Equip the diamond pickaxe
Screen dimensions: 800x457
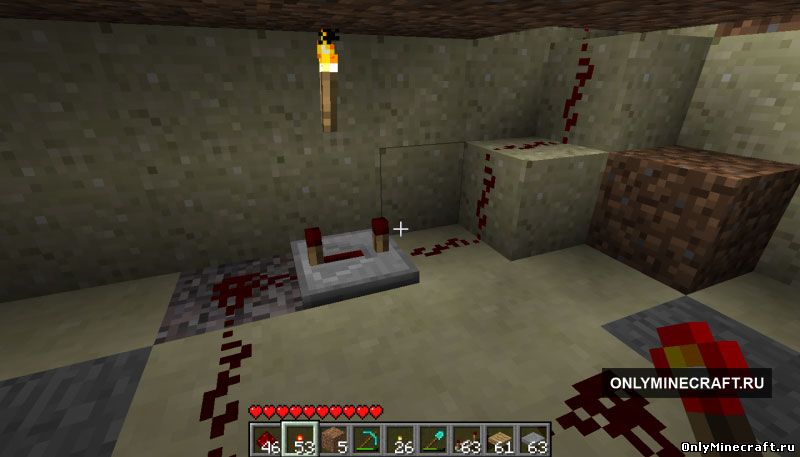(x=366, y=439)
